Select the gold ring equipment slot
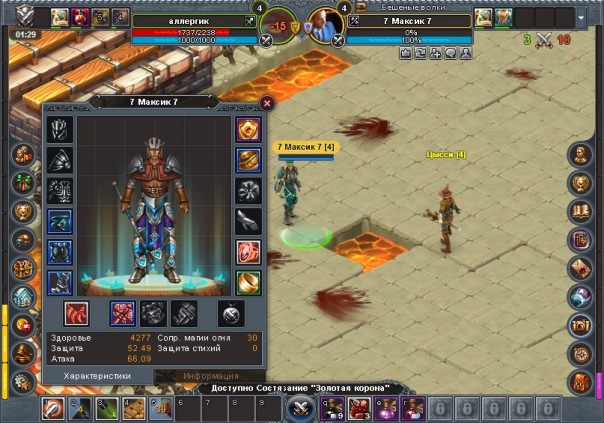Image resolution: width=604 pixels, height=423 pixels. [248, 282]
